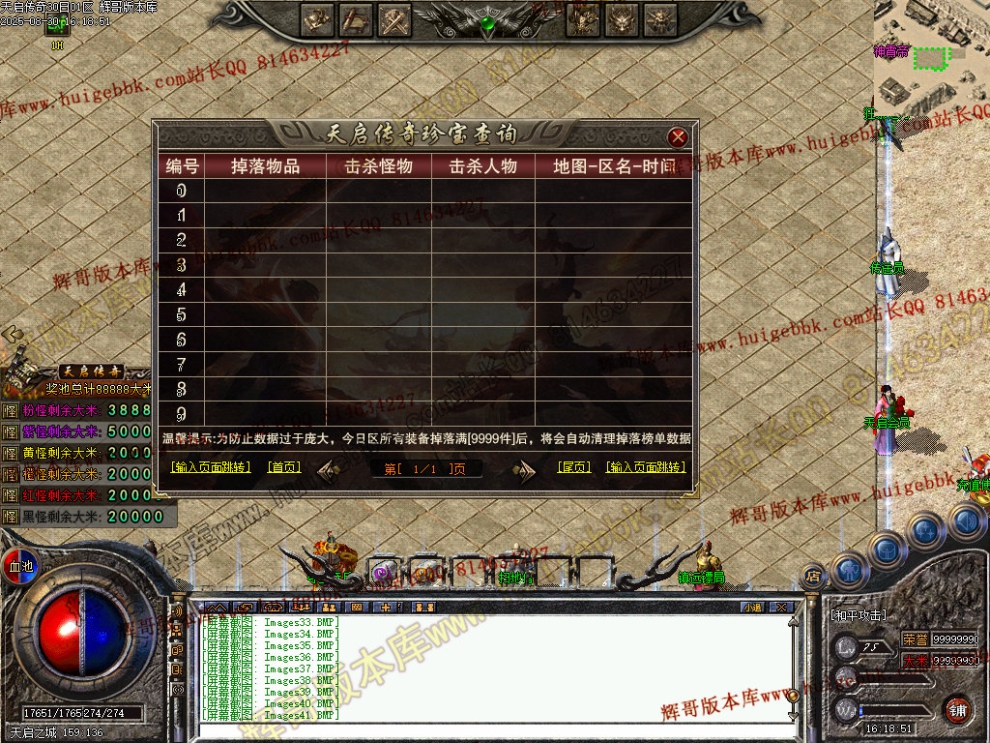Click the next page arrow
Viewport: 990px width, 743px height.
[524, 470]
